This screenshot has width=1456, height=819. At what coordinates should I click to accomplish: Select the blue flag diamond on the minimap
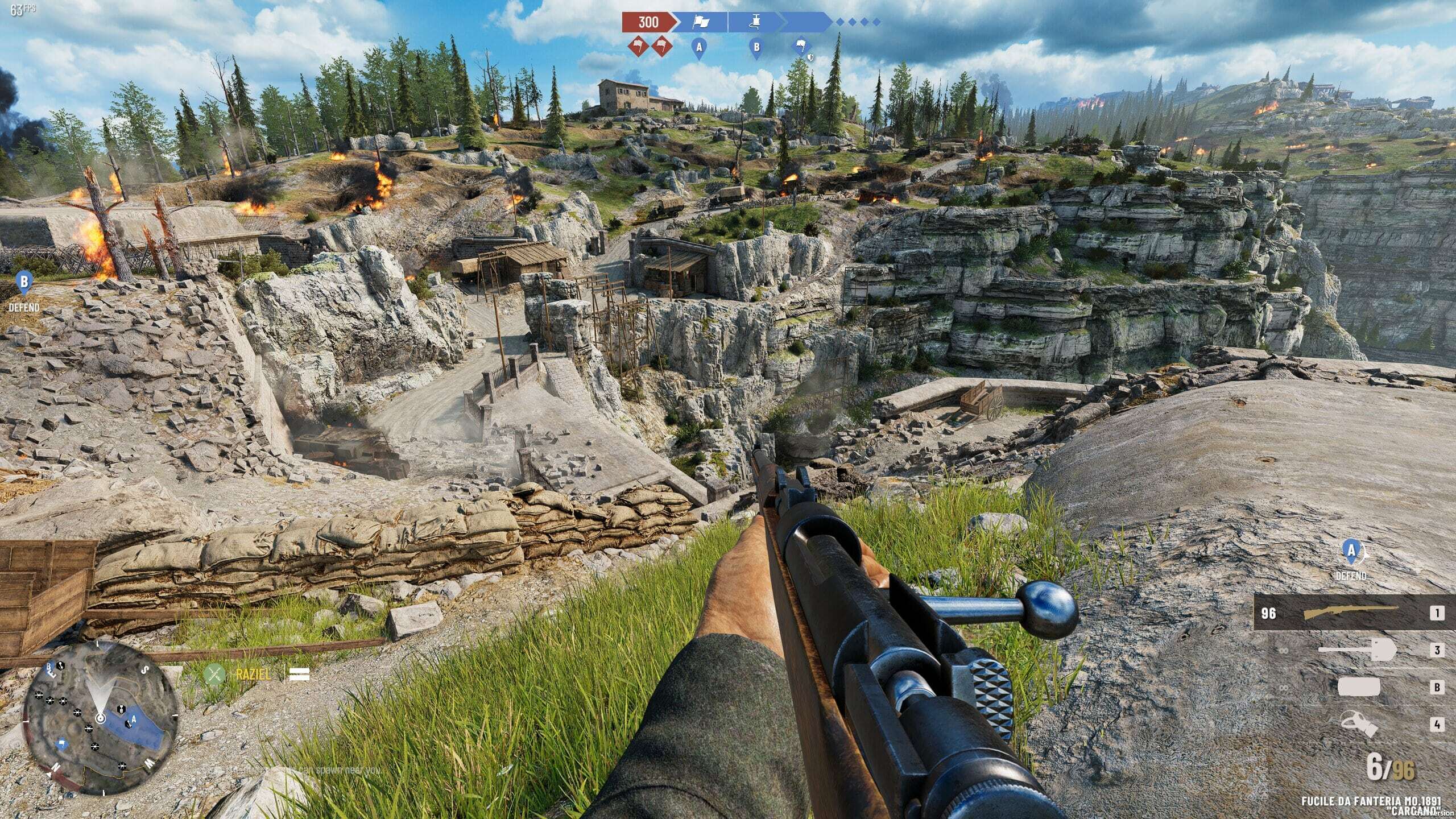tap(61, 744)
